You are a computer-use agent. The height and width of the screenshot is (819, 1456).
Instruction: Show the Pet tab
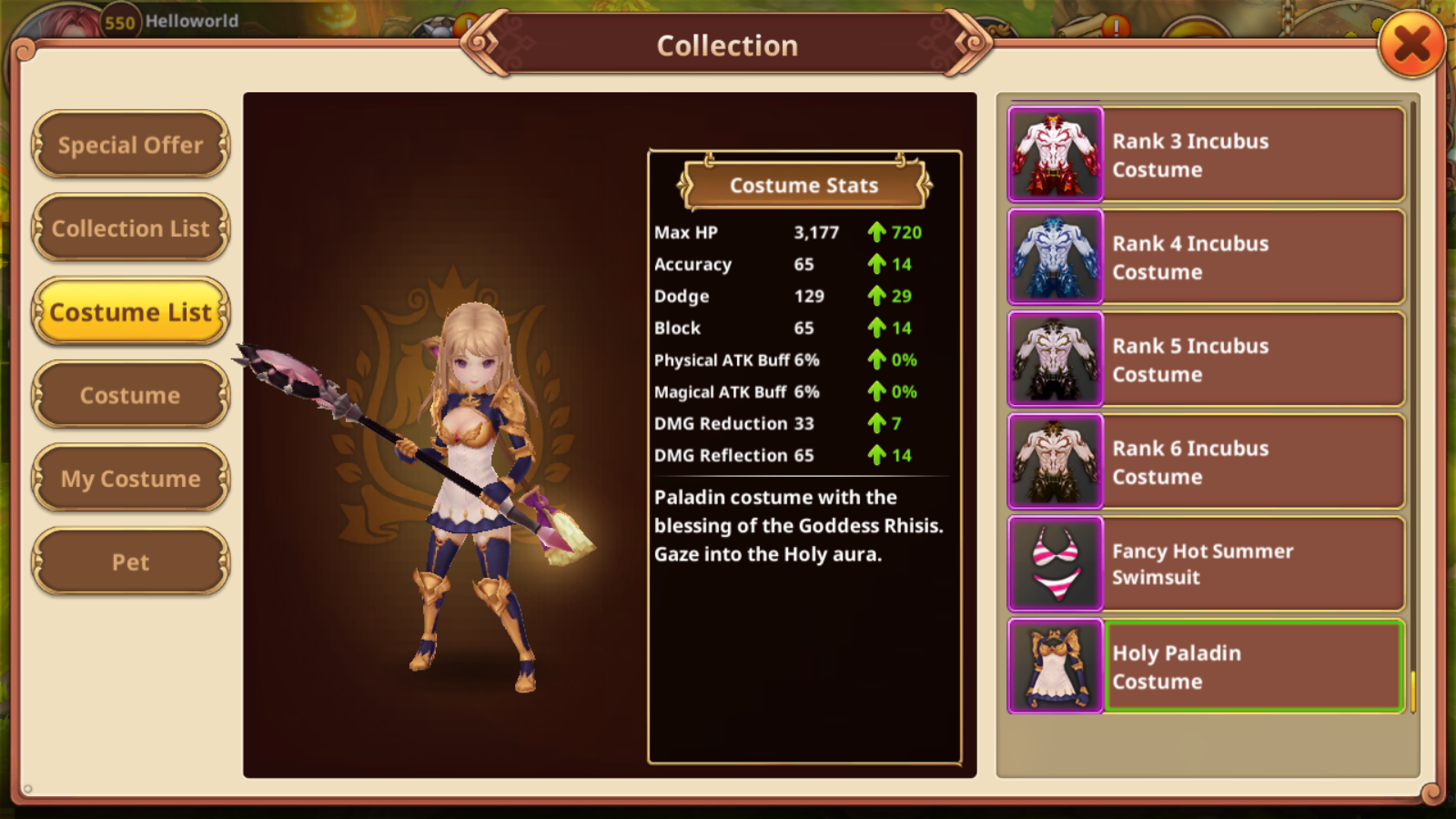point(131,562)
